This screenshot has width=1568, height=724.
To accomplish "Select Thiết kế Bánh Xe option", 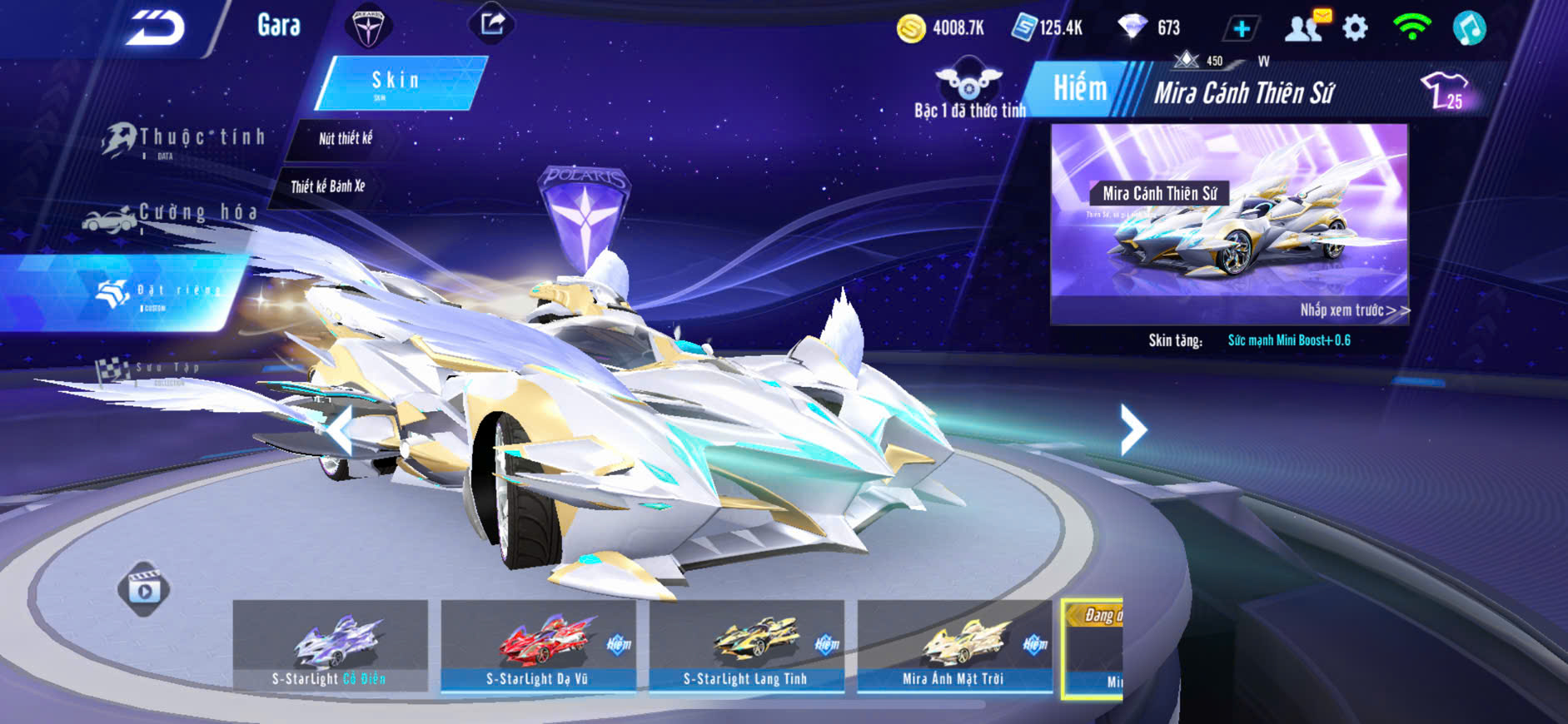I will [x=328, y=186].
